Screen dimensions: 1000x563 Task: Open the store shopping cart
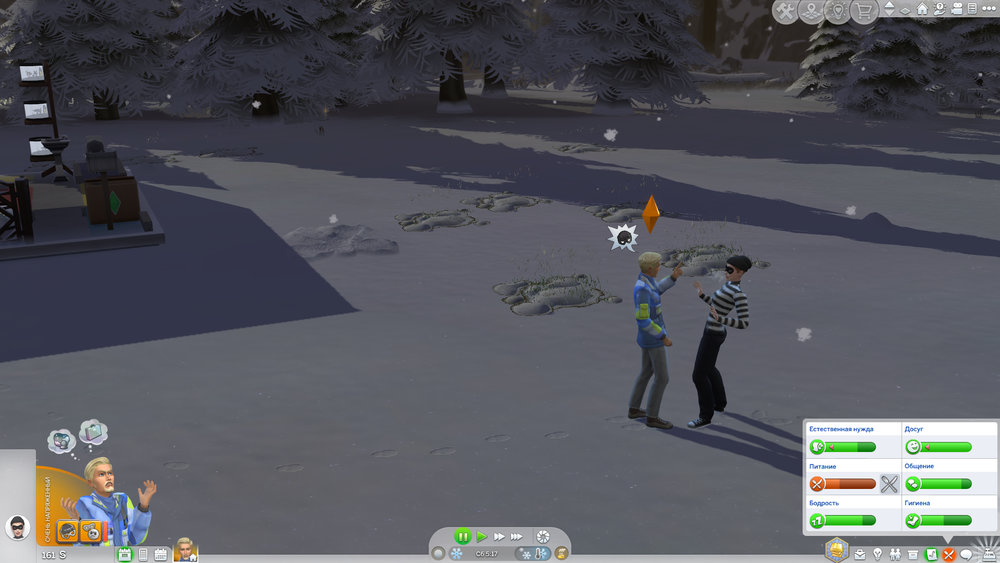[x=861, y=11]
